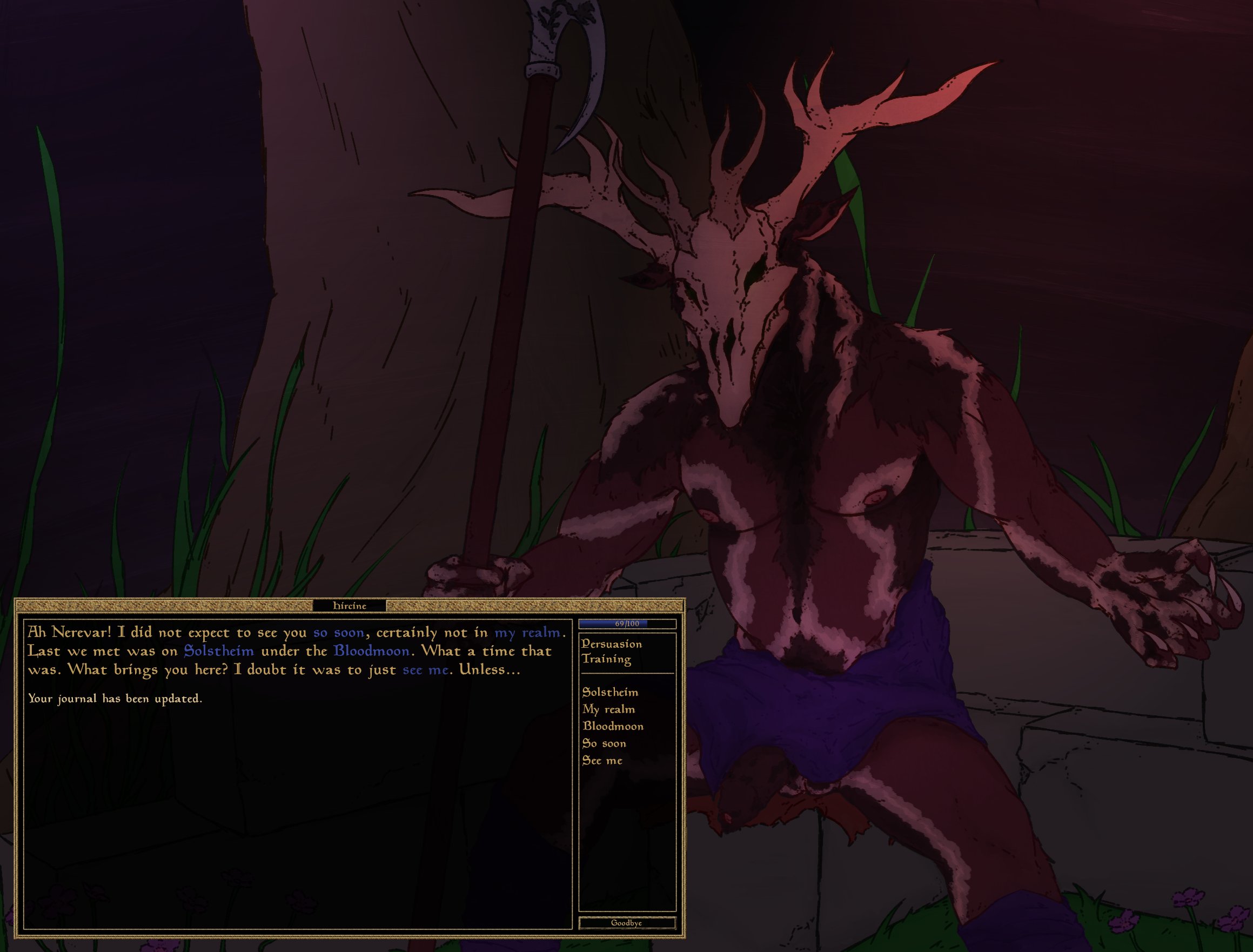Viewport: 1253px width, 952px height.
Task: Follow the "my realm" hyperlink in the text
Action: point(527,633)
